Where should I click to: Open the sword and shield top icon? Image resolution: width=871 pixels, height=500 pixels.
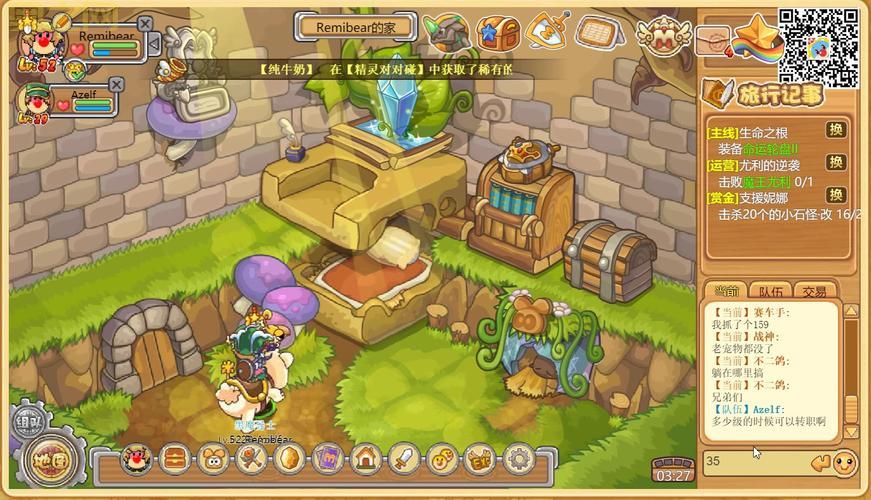click(546, 33)
